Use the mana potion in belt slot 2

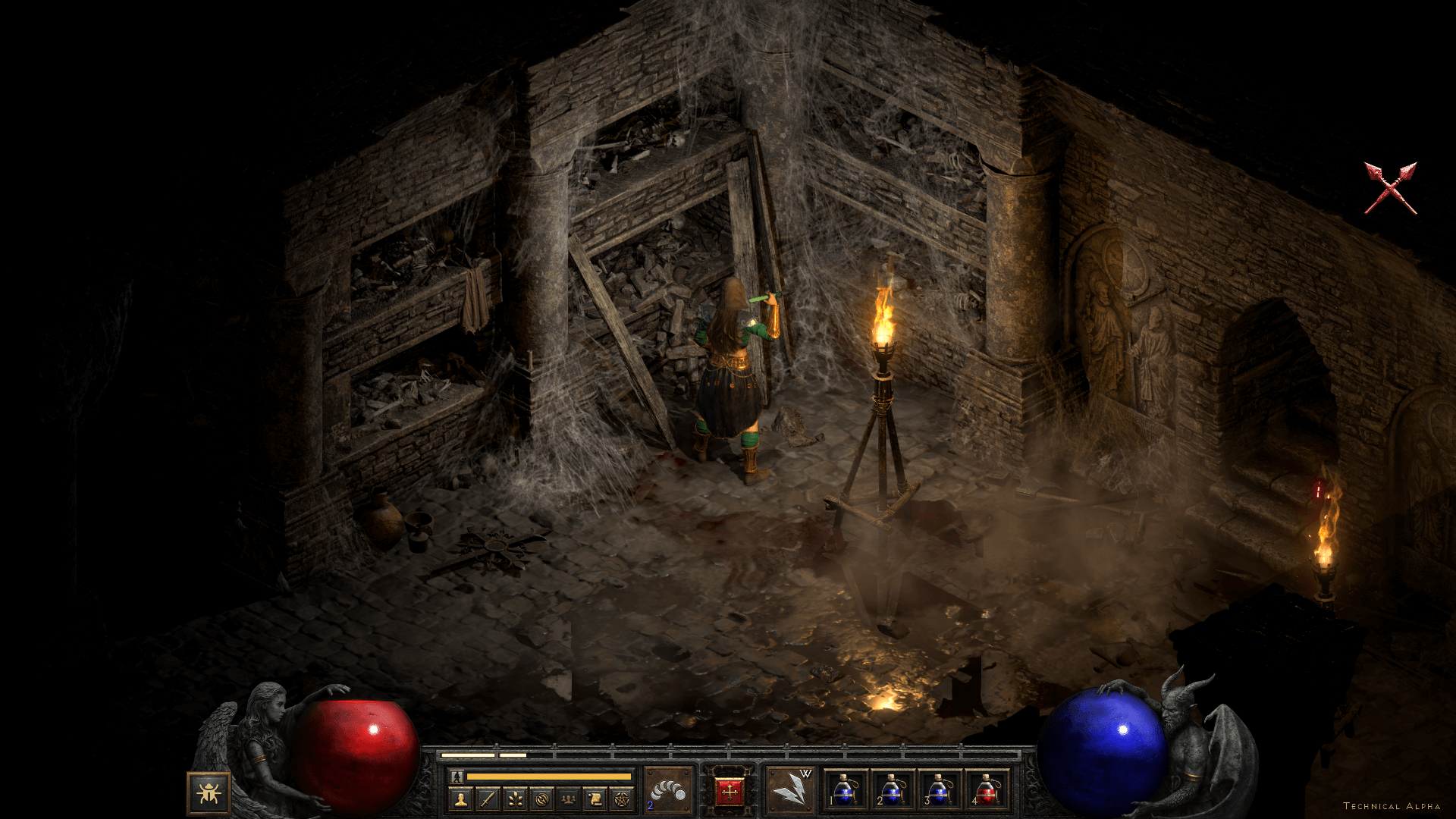891,790
